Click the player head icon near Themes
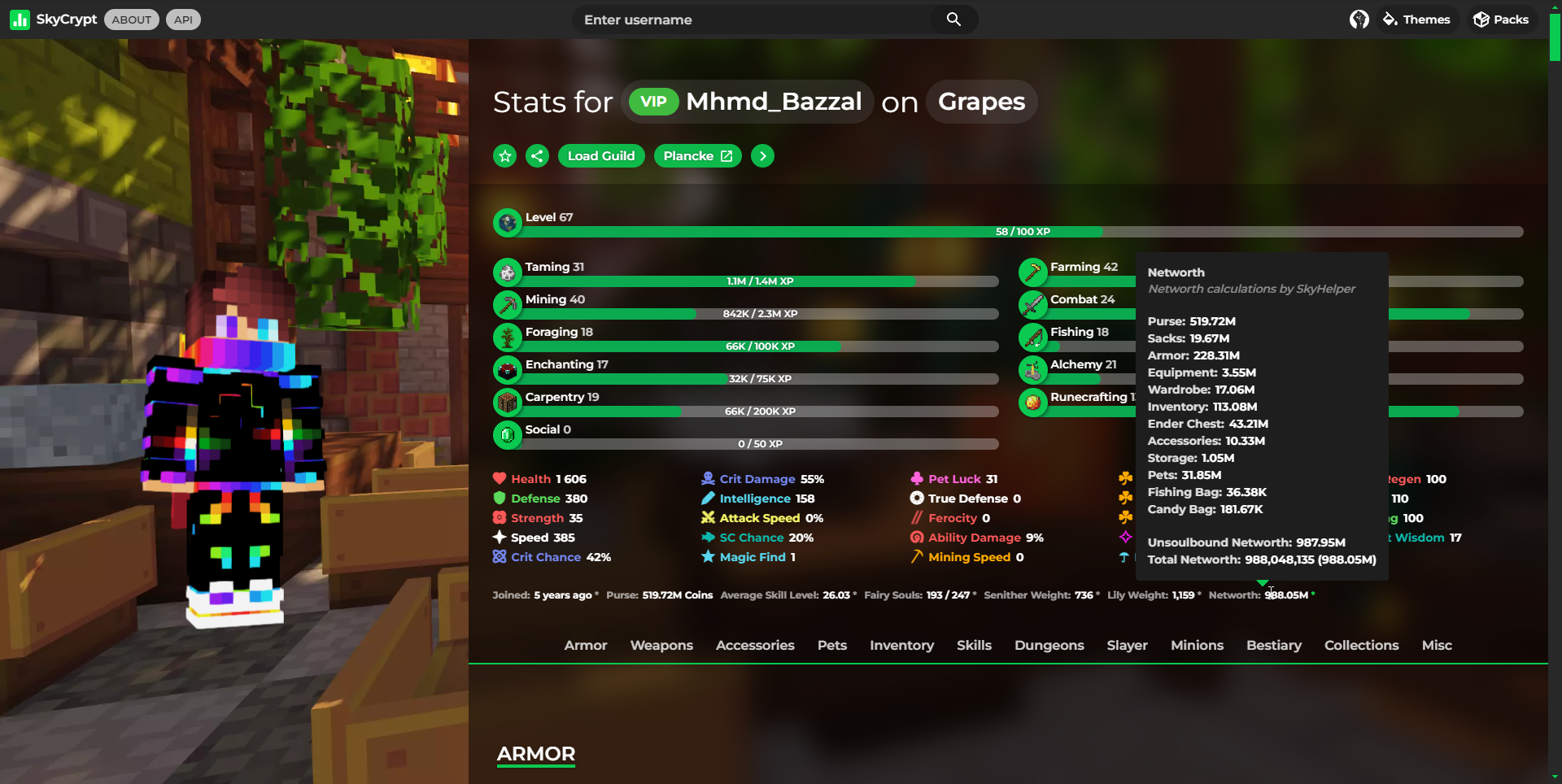 tap(1359, 19)
